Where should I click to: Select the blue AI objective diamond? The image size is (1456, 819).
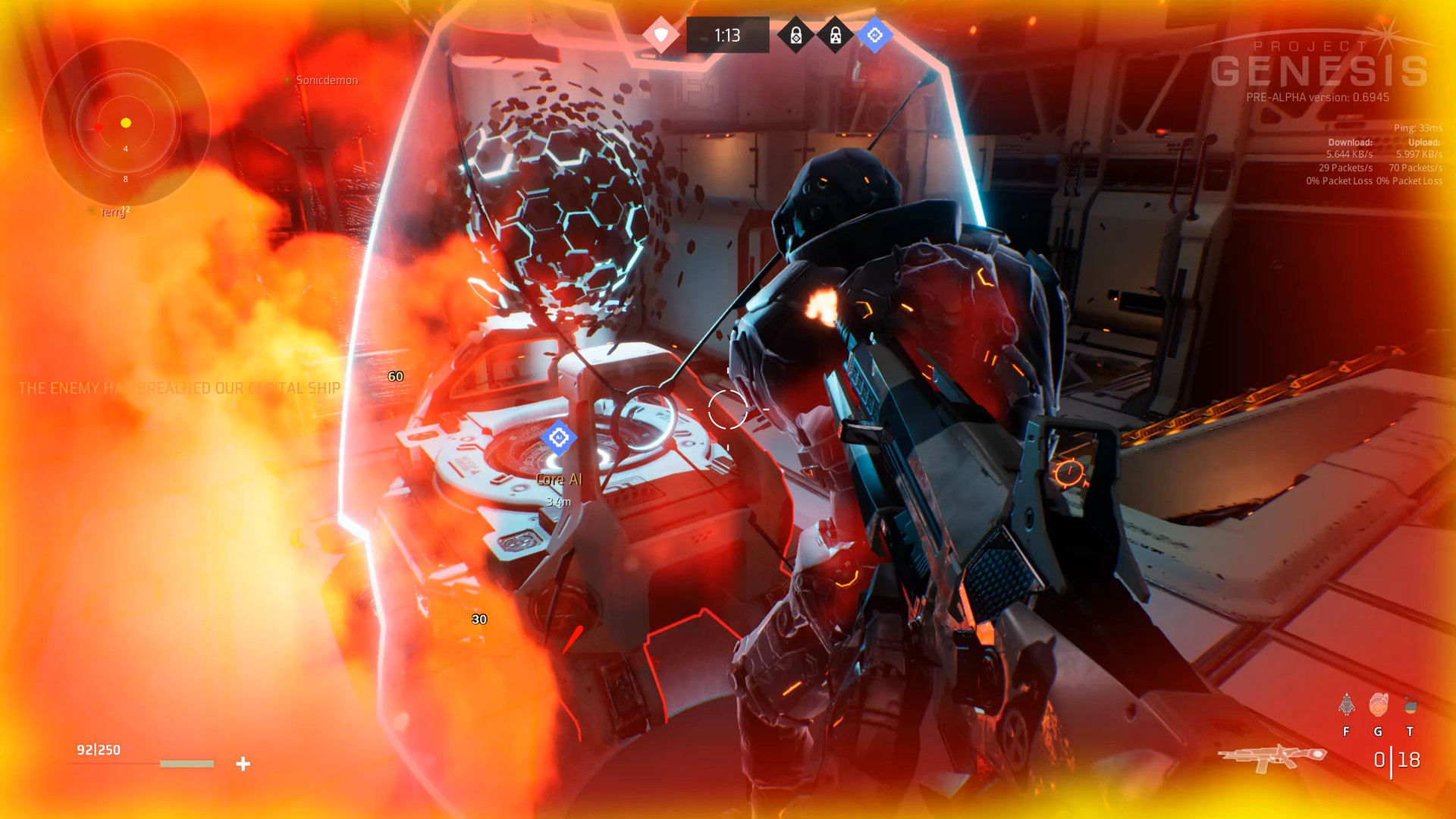coord(874,35)
